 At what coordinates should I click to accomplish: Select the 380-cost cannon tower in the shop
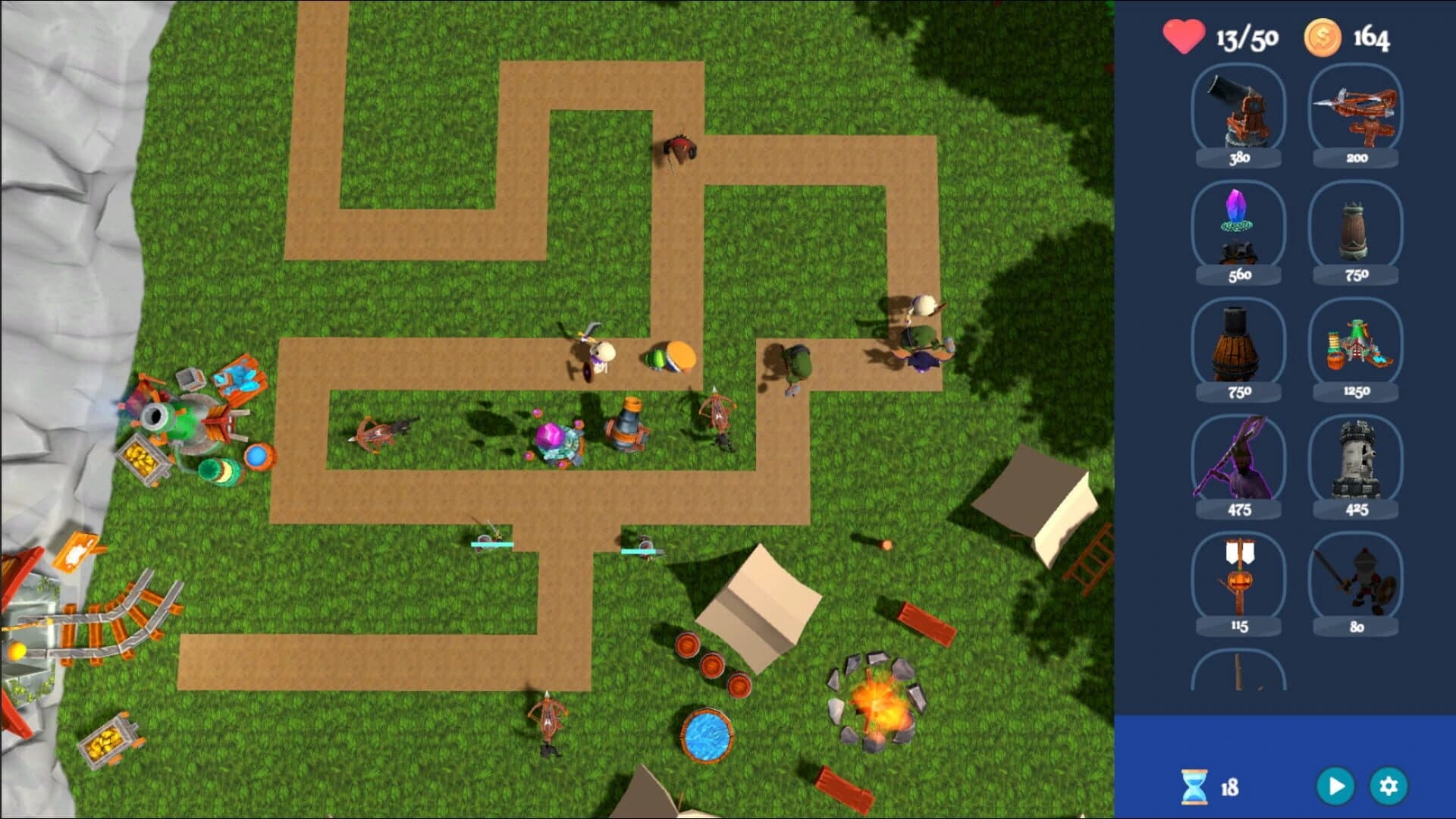point(1238,114)
